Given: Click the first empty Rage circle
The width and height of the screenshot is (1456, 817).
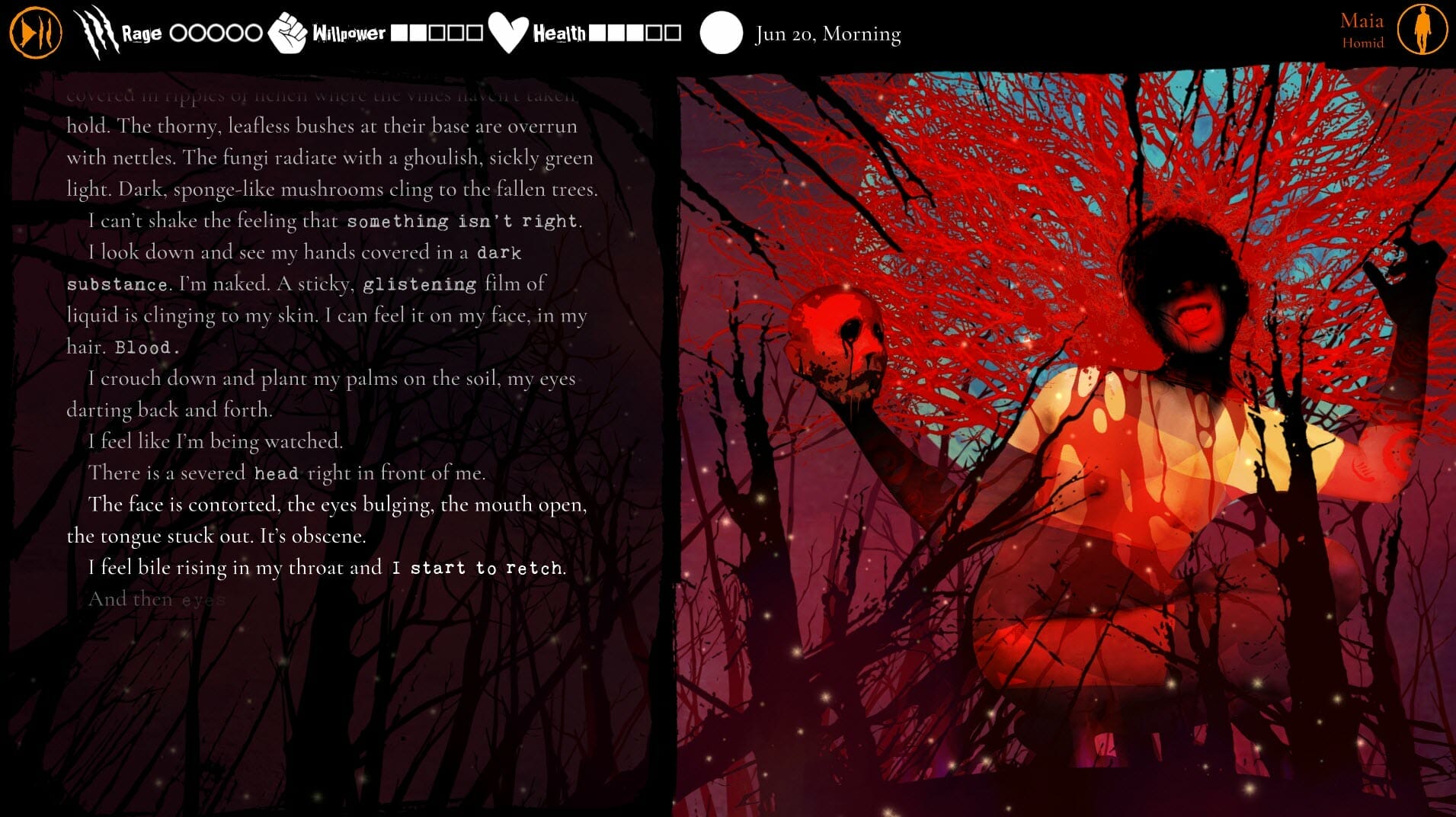Looking at the screenshot, I should click(x=178, y=32).
